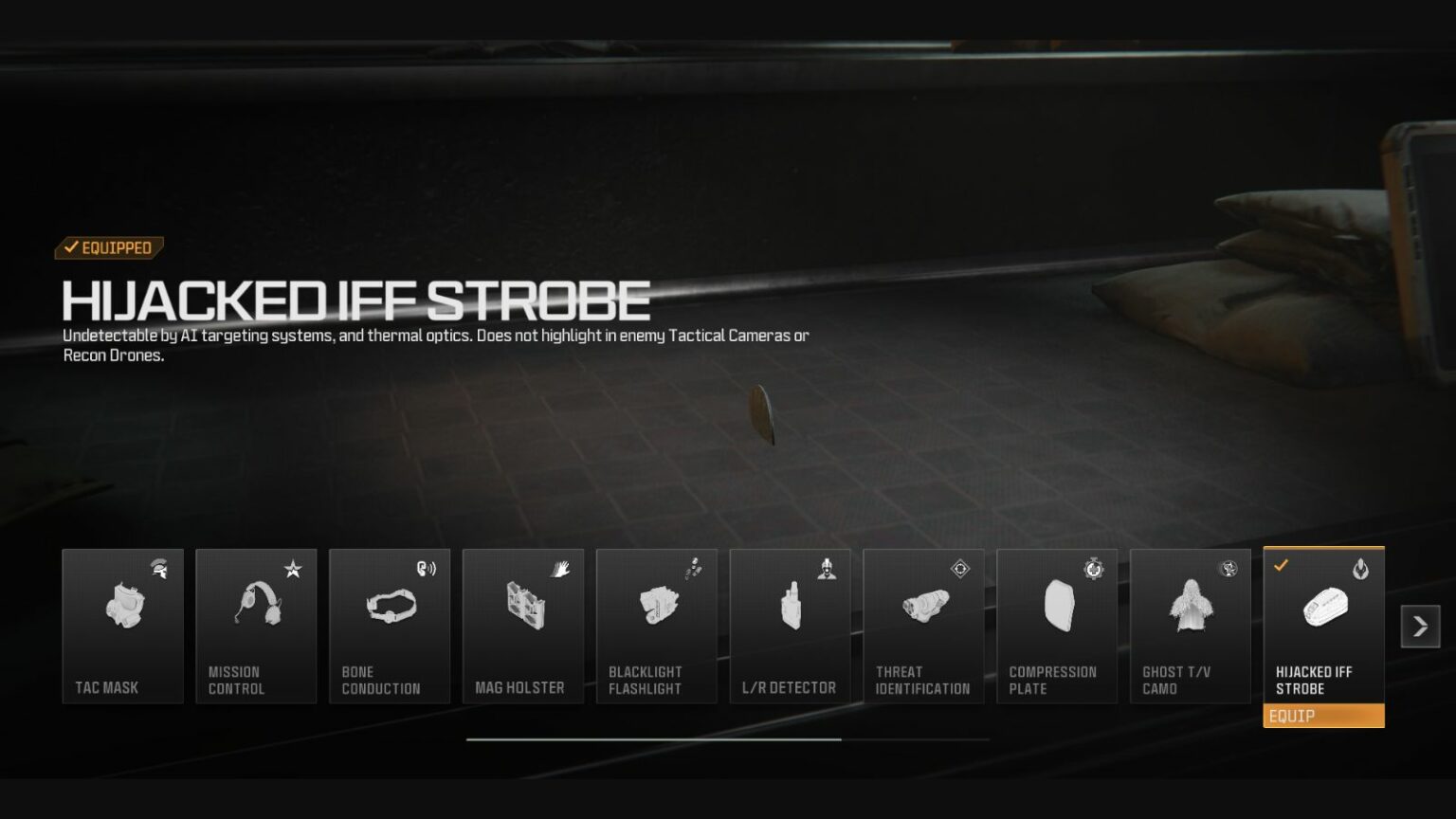The width and height of the screenshot is (1456, 819).
Task: Click the diamond badge on Threat Identification
Action: [961, 569]
